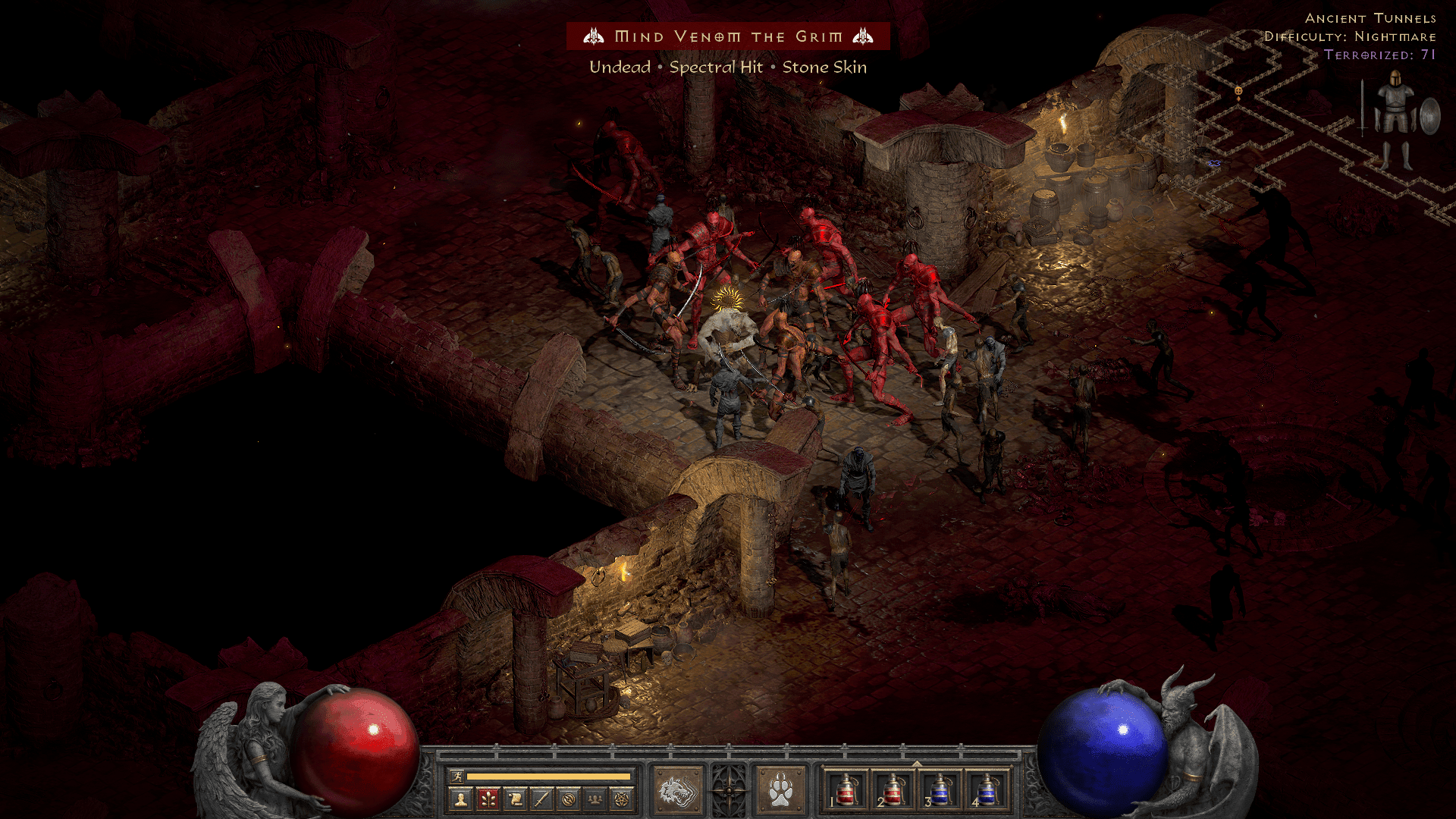Screen dimensions: 1456x819
Task: Toggle the run/walk icon
Action: point(457,776)
